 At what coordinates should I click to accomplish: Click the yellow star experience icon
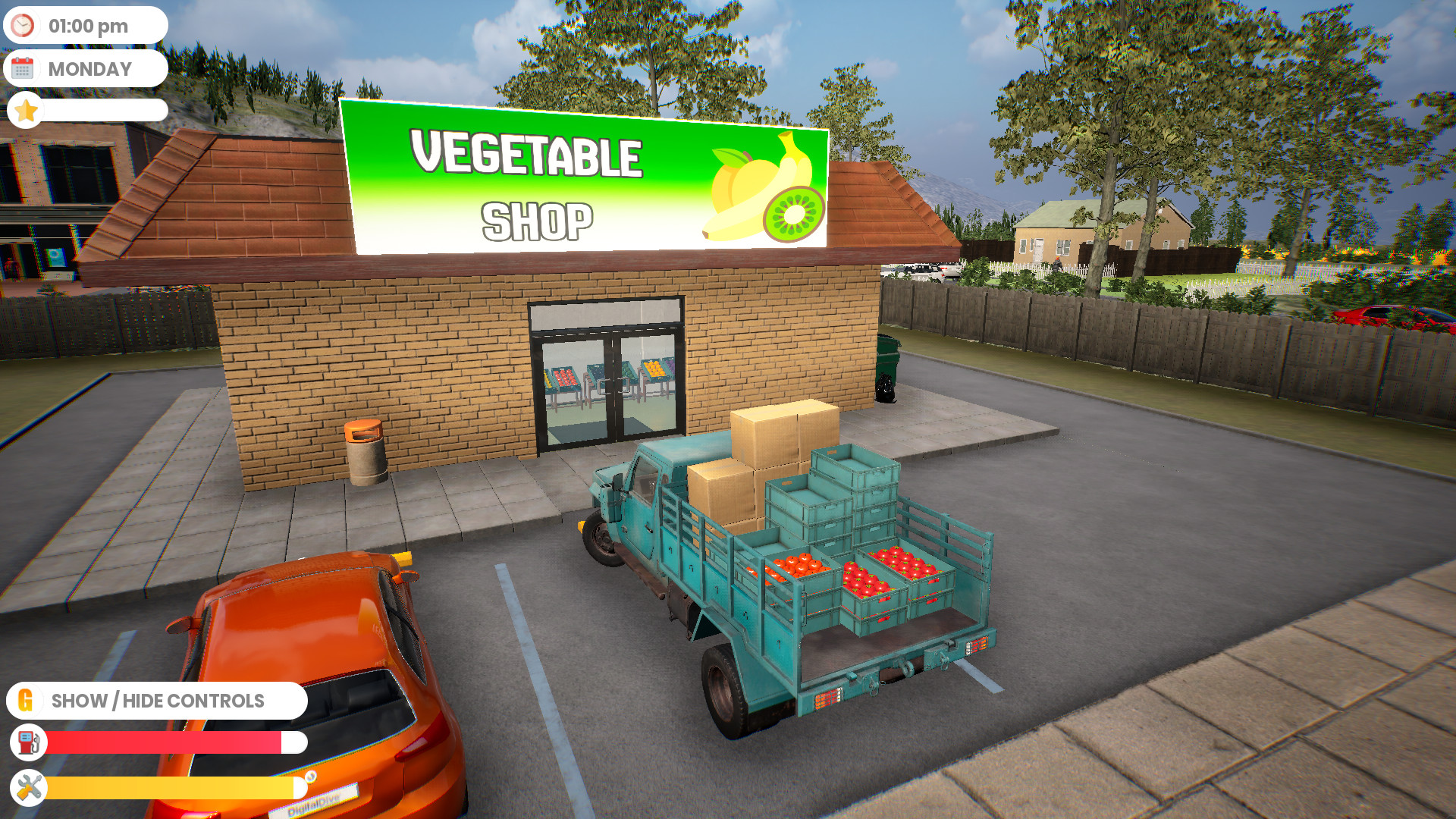click(x=26, y=111)
